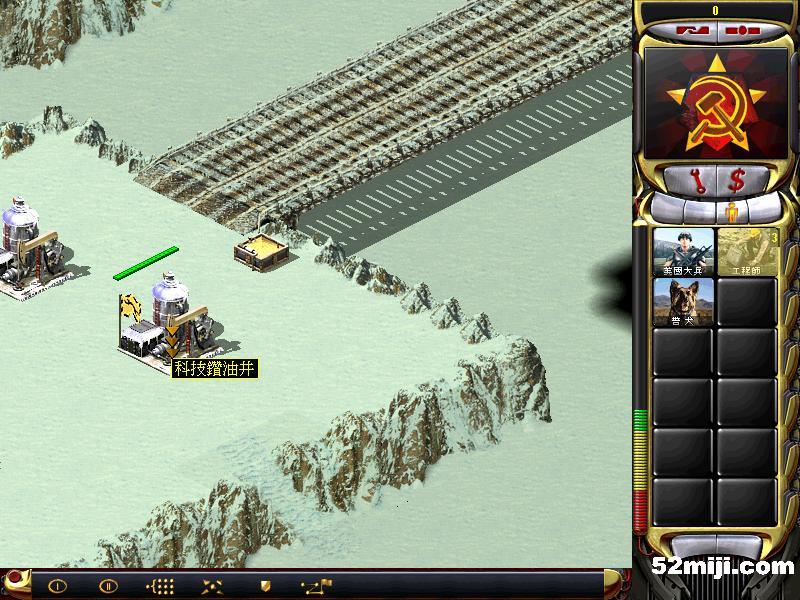Queue the 美國大兵 GI infantry cameo

coord(684,252)
